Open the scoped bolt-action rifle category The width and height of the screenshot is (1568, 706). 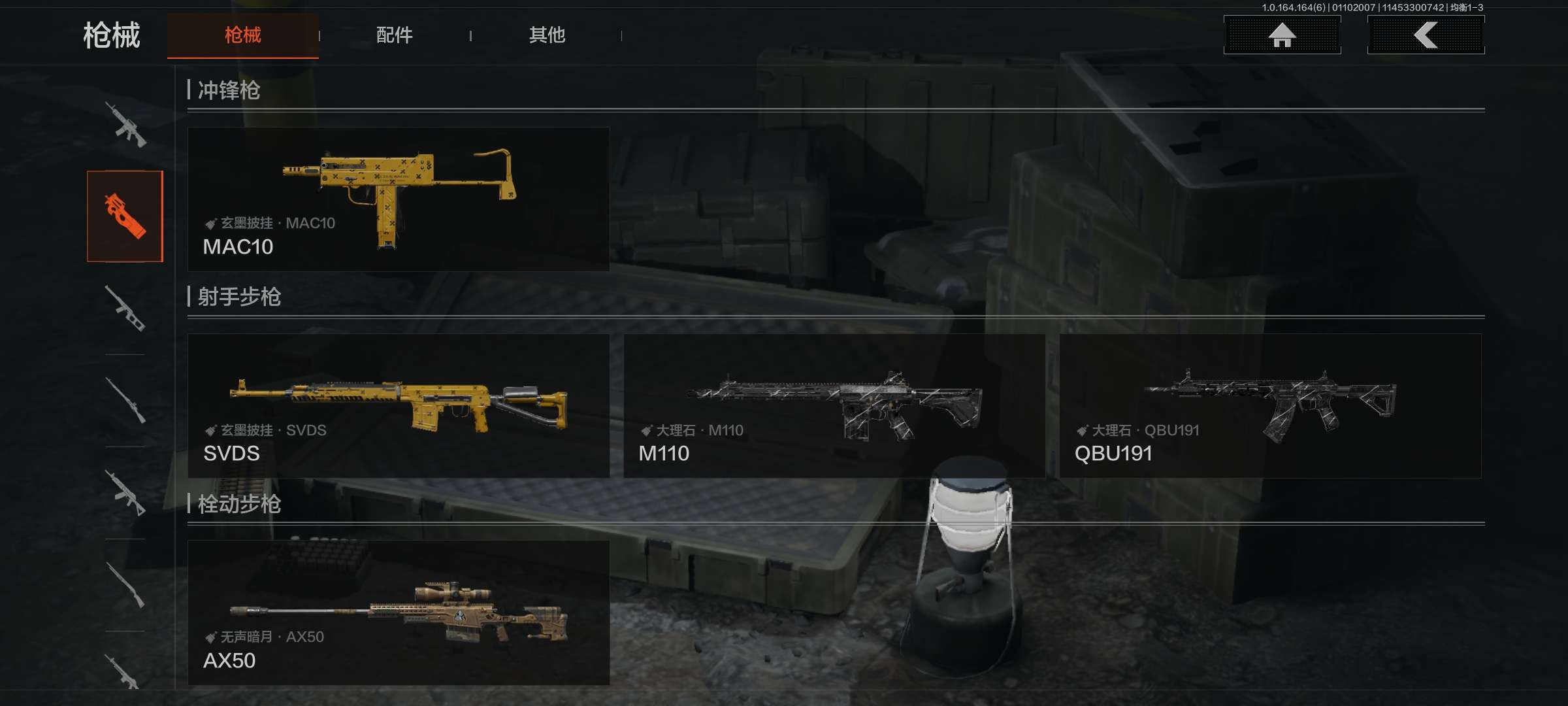(125, 400)
